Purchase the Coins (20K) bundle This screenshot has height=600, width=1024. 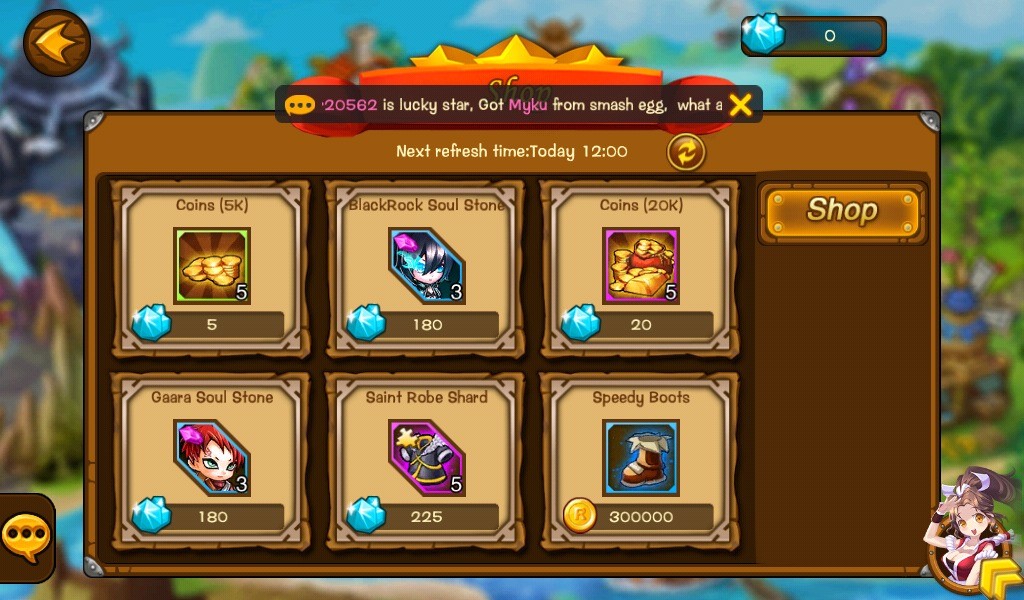pyautogui.click(x=640, y=267)
